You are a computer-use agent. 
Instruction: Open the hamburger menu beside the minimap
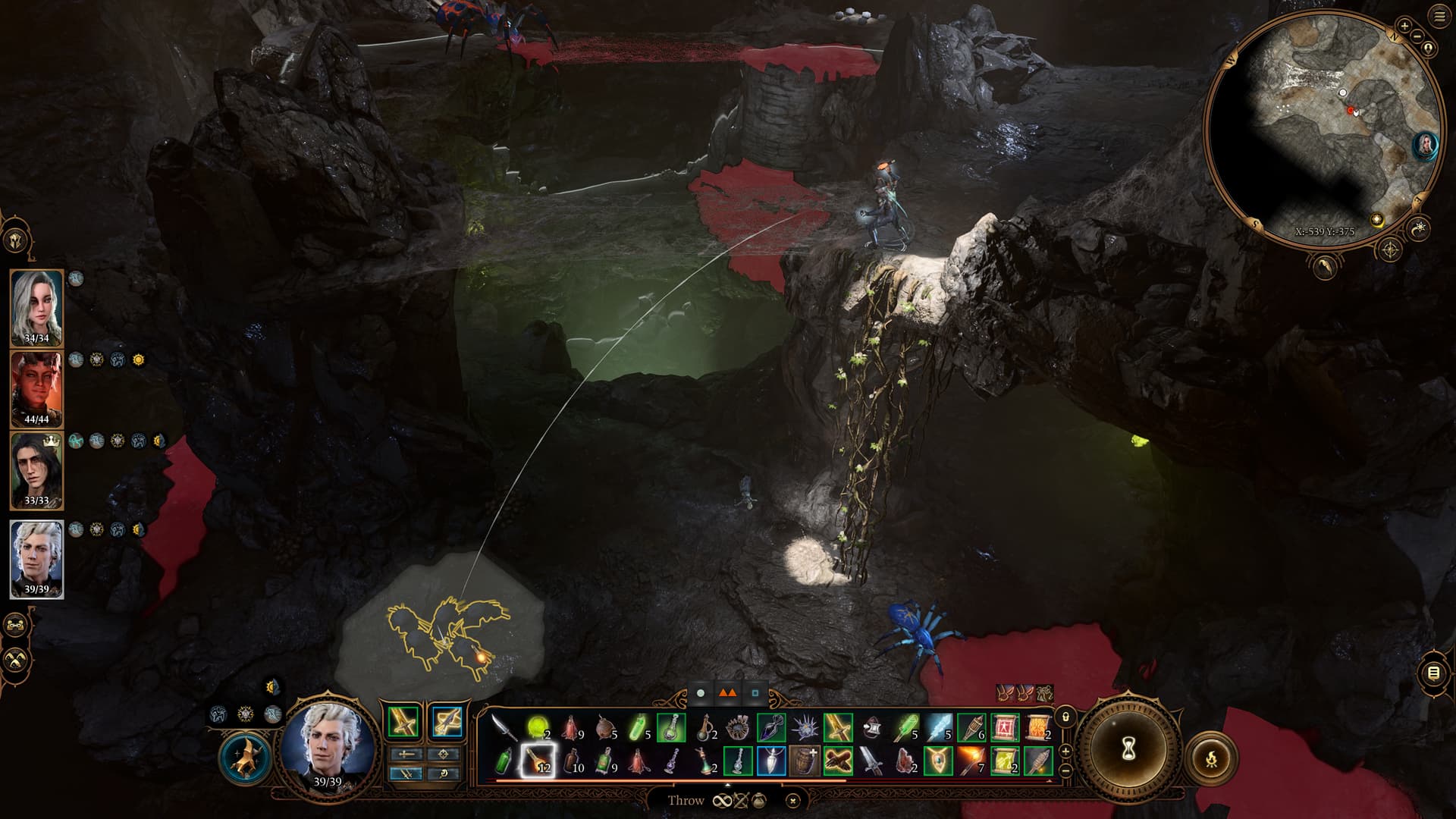[1439, 17]
